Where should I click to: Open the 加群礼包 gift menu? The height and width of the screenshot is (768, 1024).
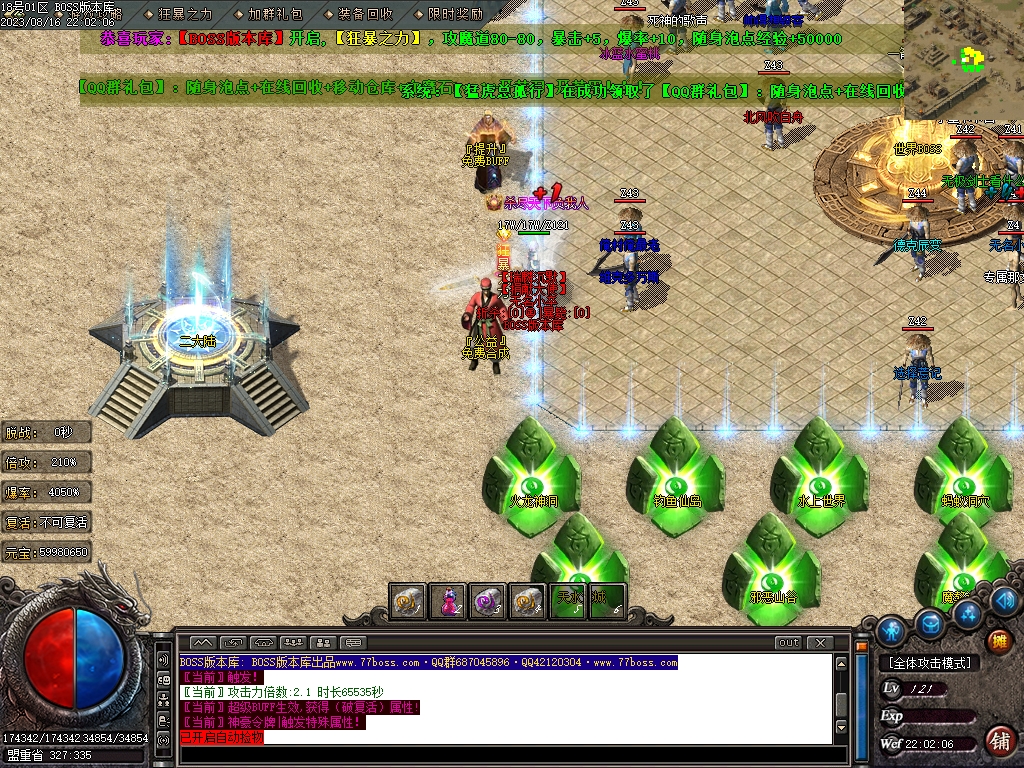(275, 14)
